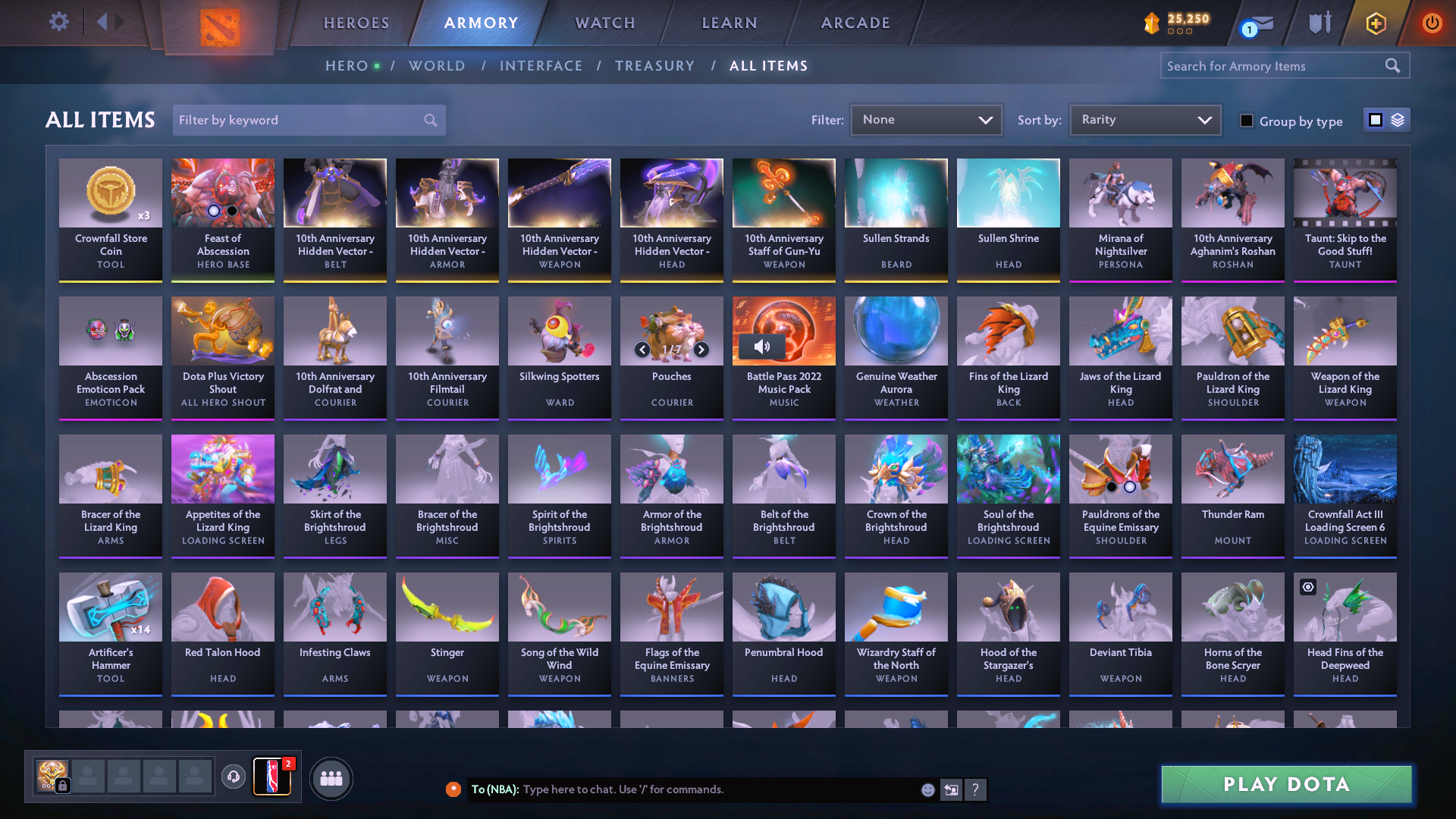The width and height of the screenshot is (1456, 819).
Task: Toggle the stacked view icon beside Group by type
Action: 1396,120
